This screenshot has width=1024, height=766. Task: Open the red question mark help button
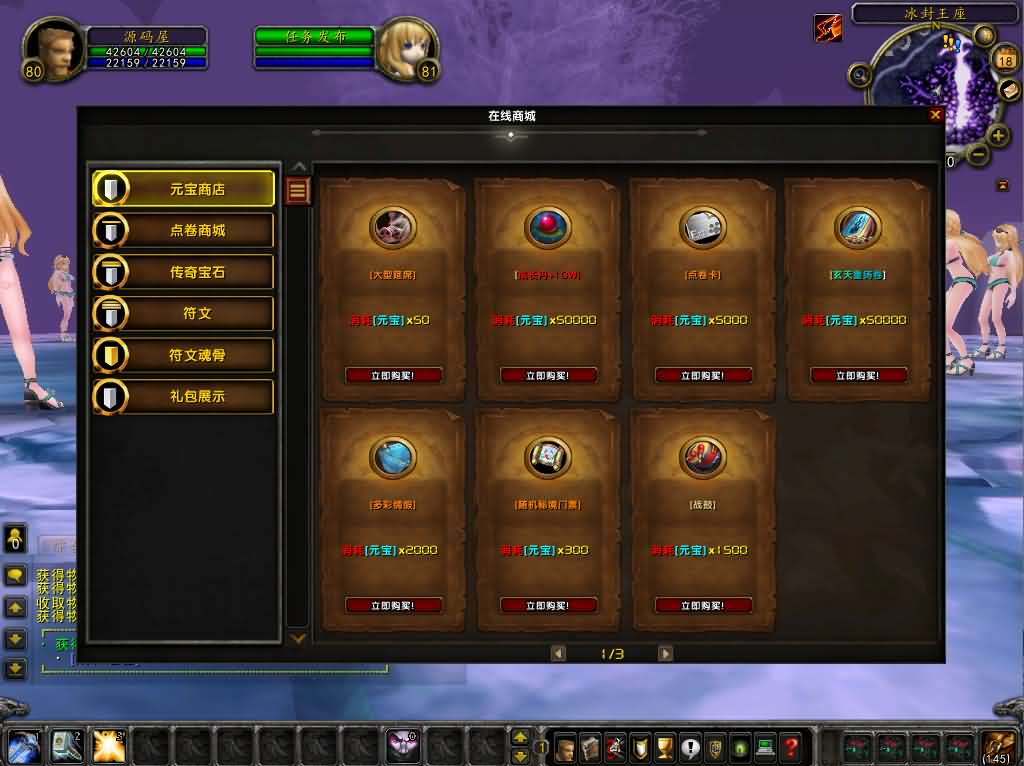point(790,747)
